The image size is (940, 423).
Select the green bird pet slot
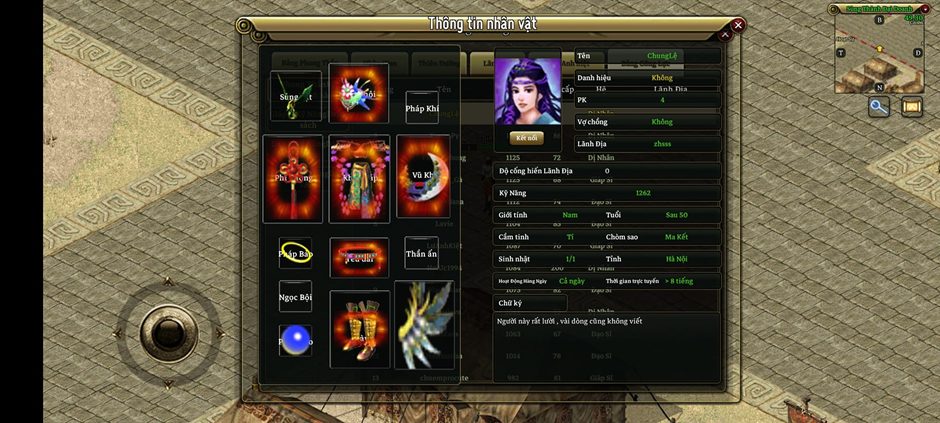[295, 96]
